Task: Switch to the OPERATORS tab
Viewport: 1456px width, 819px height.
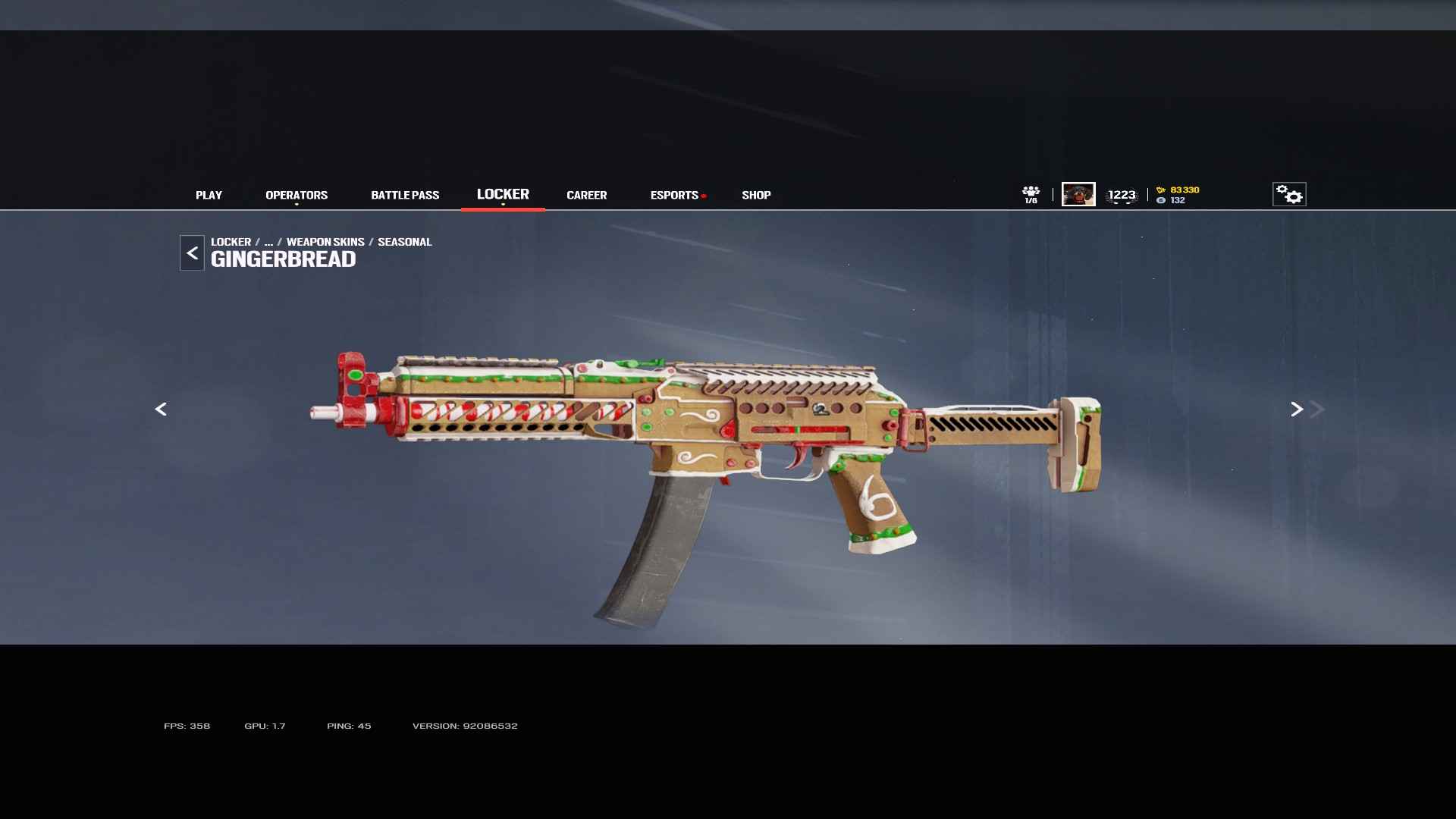Action: point(297,195)
